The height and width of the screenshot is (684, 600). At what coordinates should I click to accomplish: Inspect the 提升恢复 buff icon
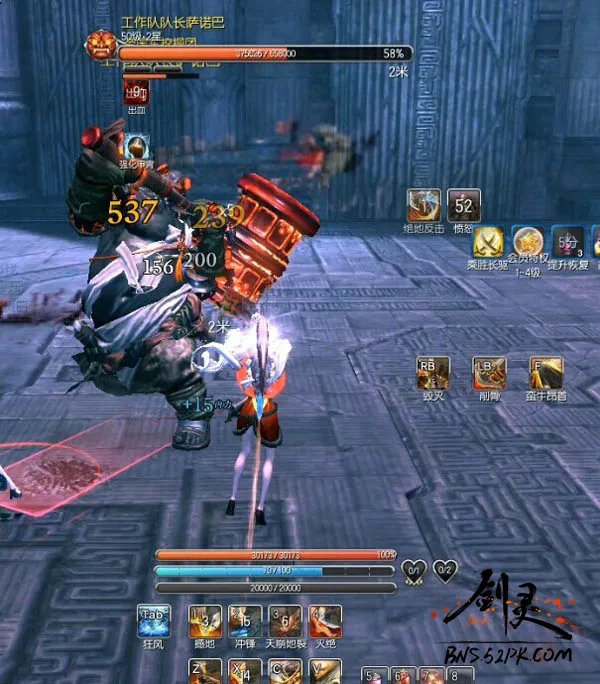tap(568, 242)
